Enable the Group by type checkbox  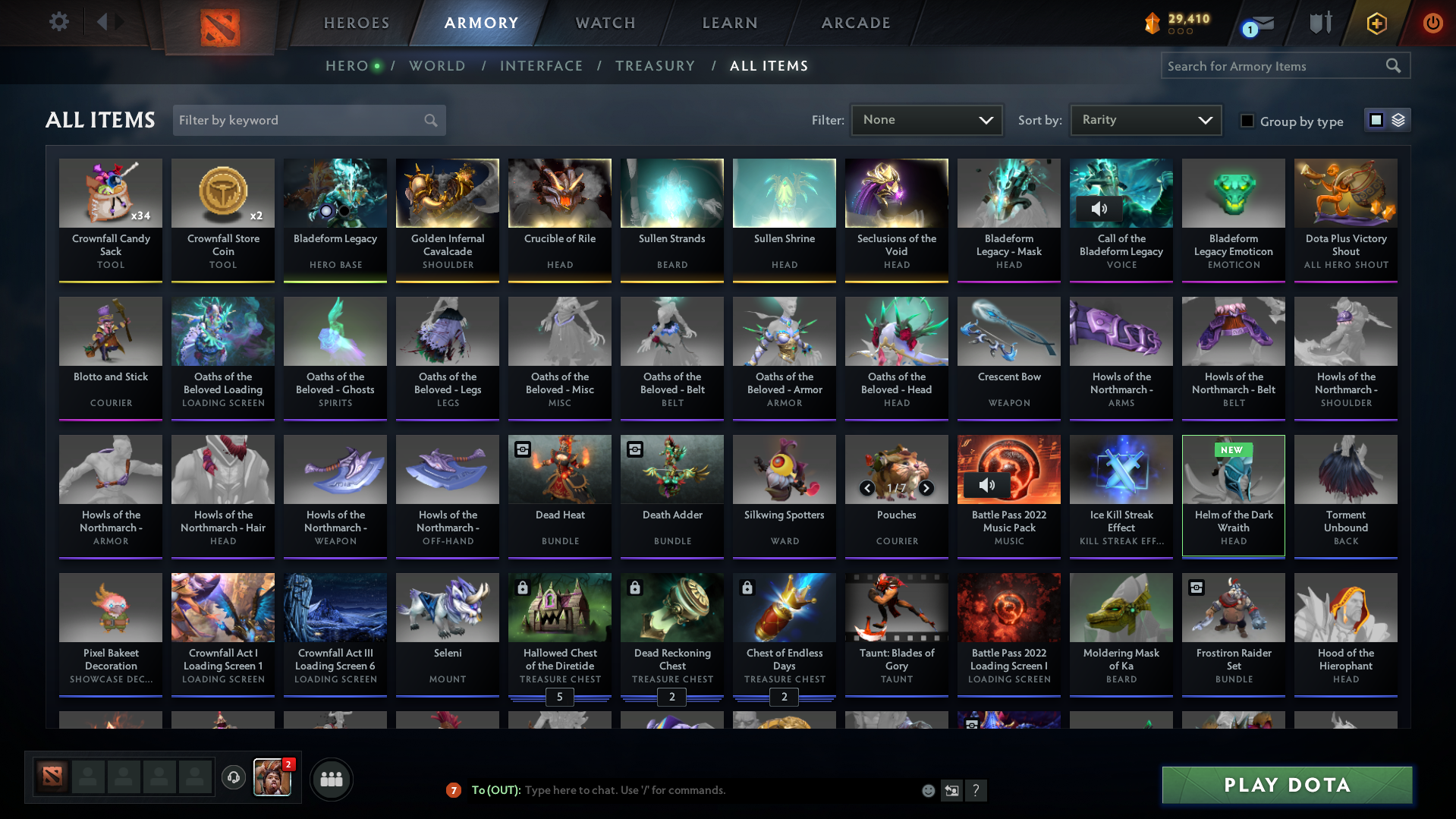pyautogui.click(x=1247, y=121)
